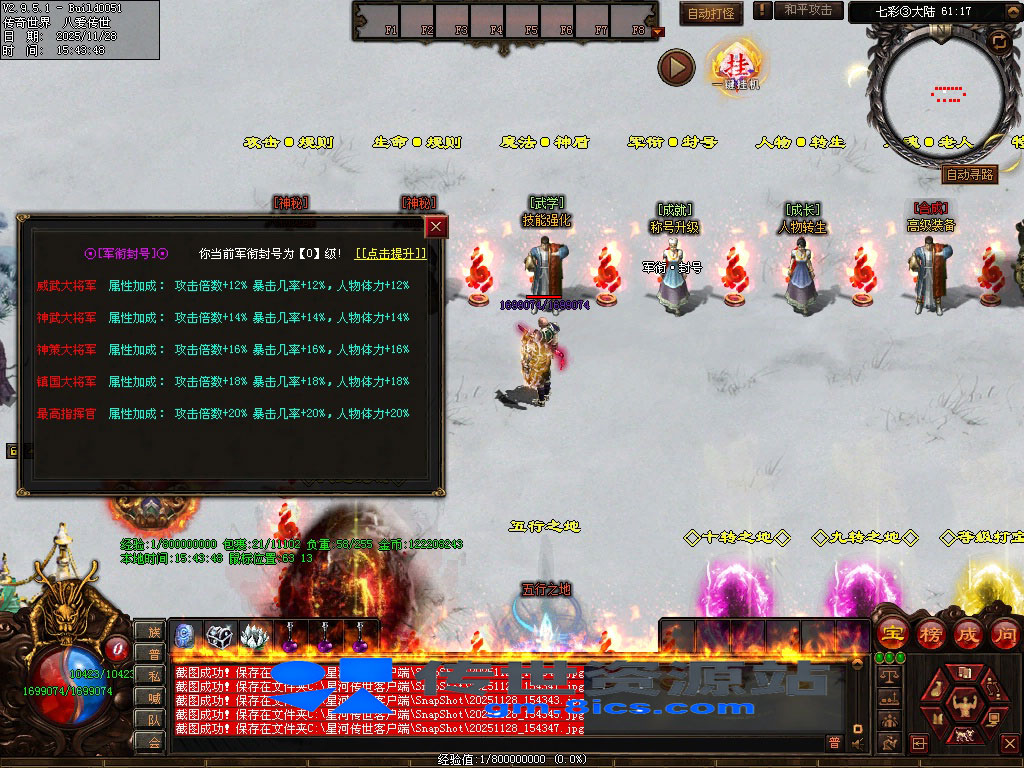Screen dimensions: 1024x768
Task: Click the round play arrow button
Action: (676, 67)
